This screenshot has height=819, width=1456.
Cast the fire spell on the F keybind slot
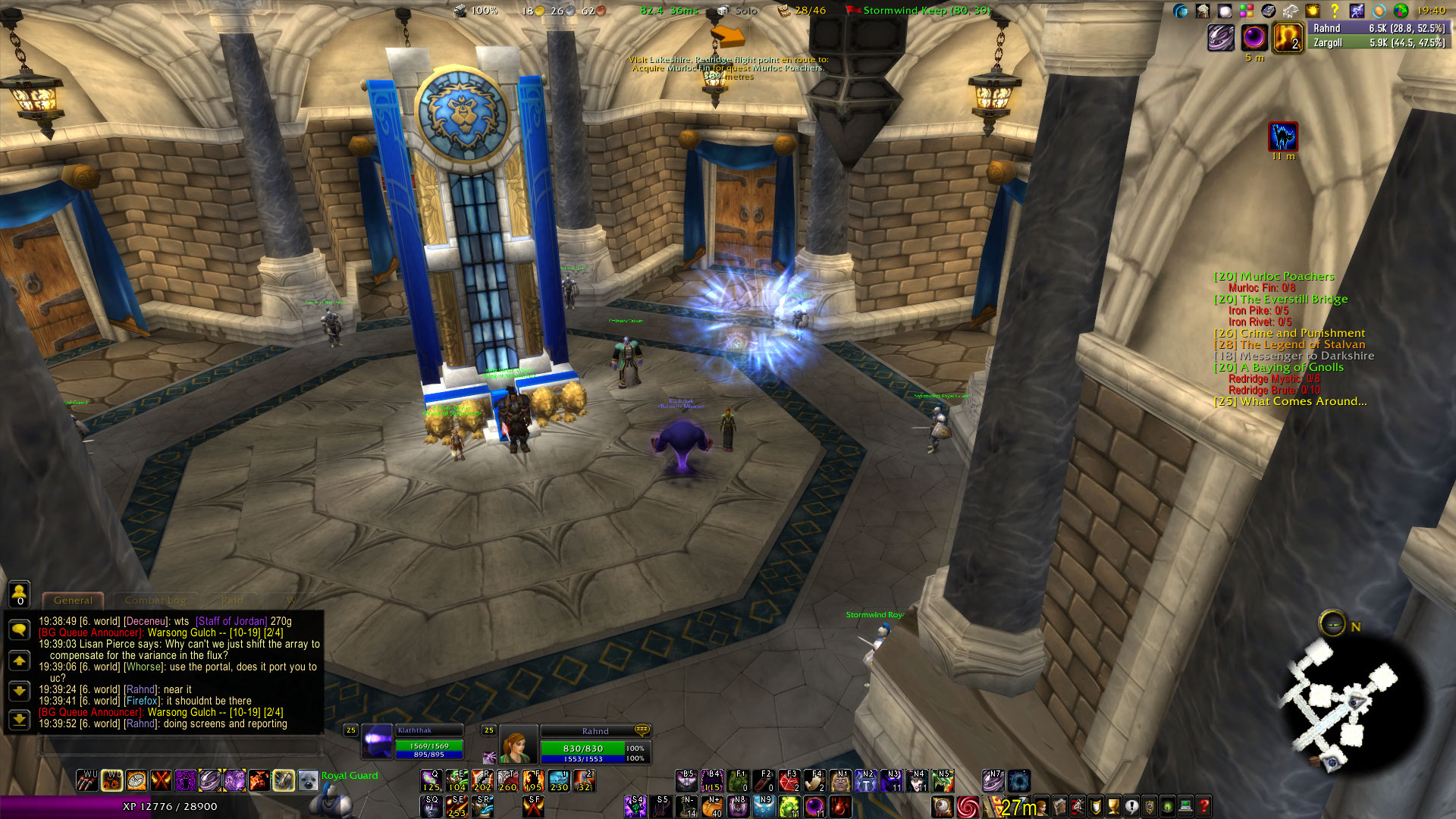(x=534, y=780)
